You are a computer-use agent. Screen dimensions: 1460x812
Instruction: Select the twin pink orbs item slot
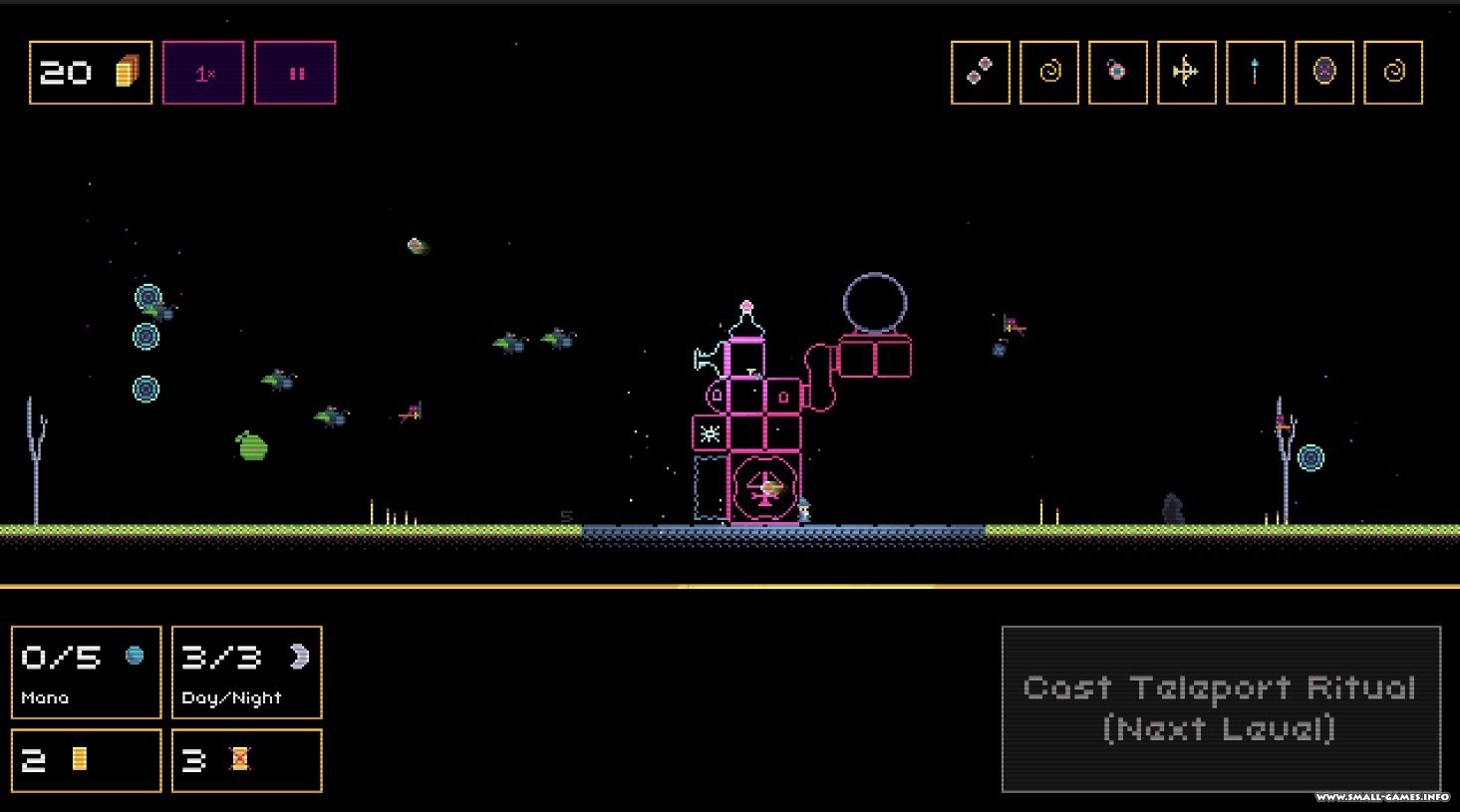click(x=981, y=72)
